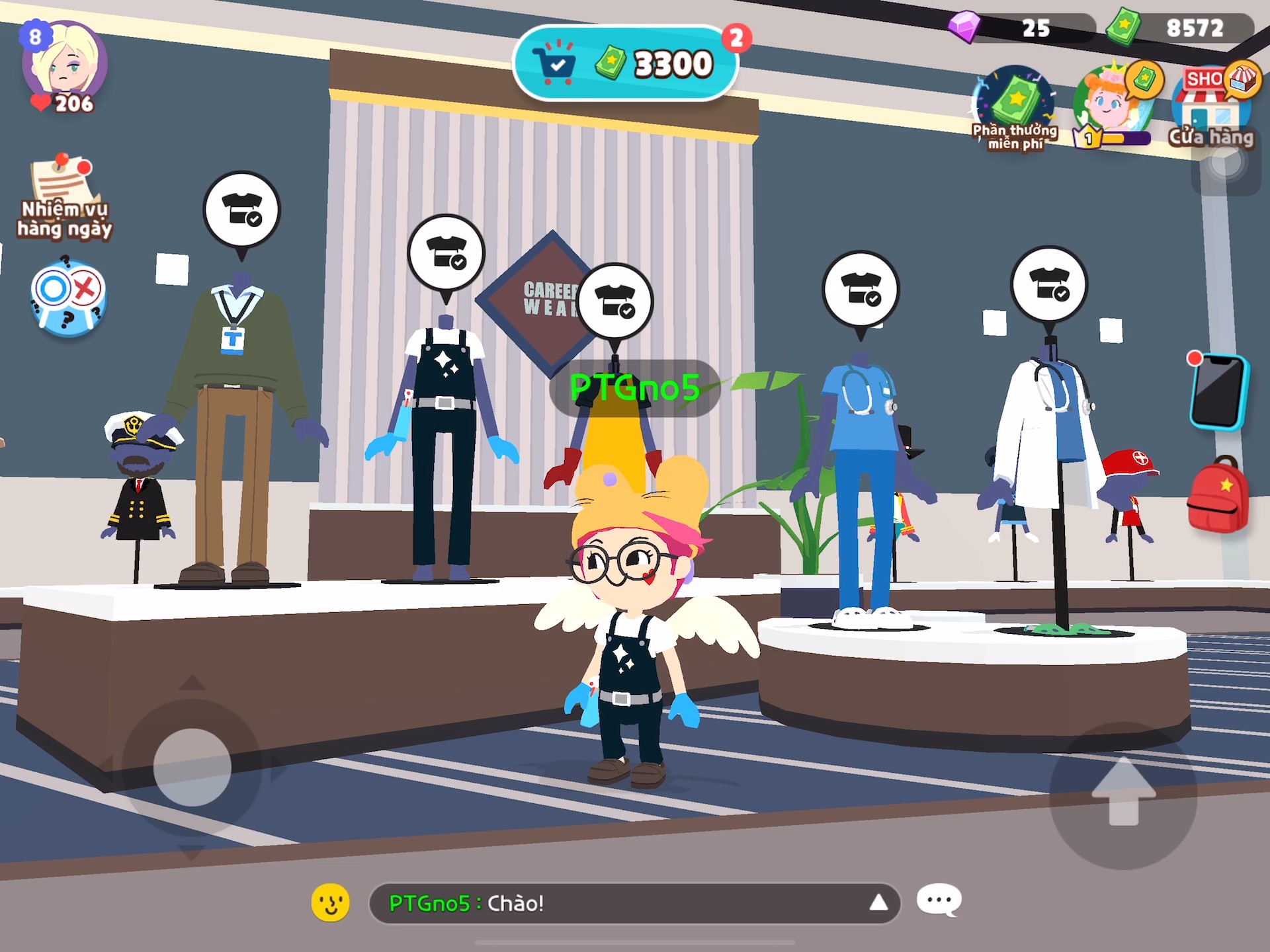The height and width of the screenshot is (952, 1270).
Task: Try on the black overalls outfit
Action: [446, 253]
